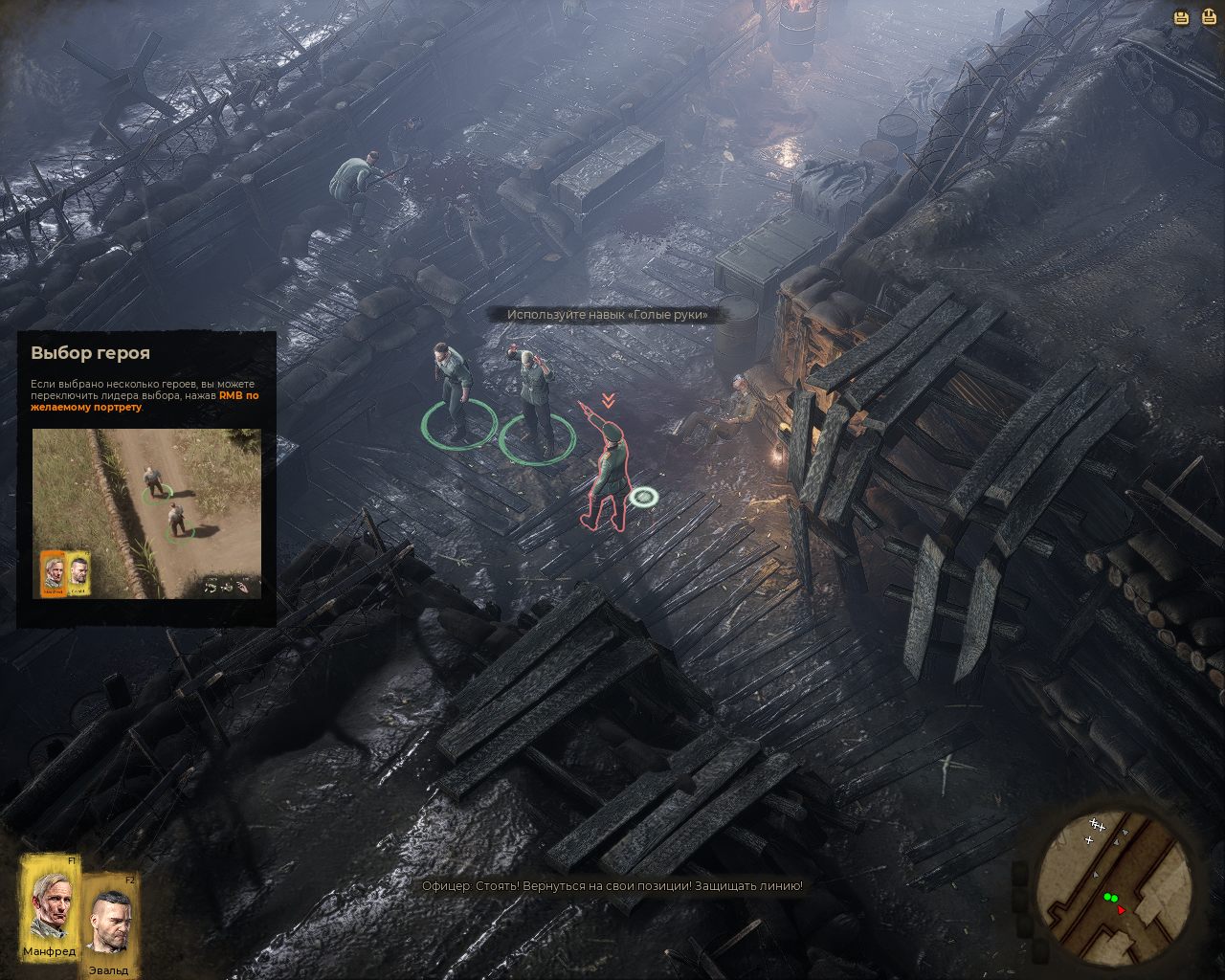This screenshot has width=1225, height=980.
Task: Click the quick save floppy disk icon
Action: pyautogui.click(x=1182, y=16)
